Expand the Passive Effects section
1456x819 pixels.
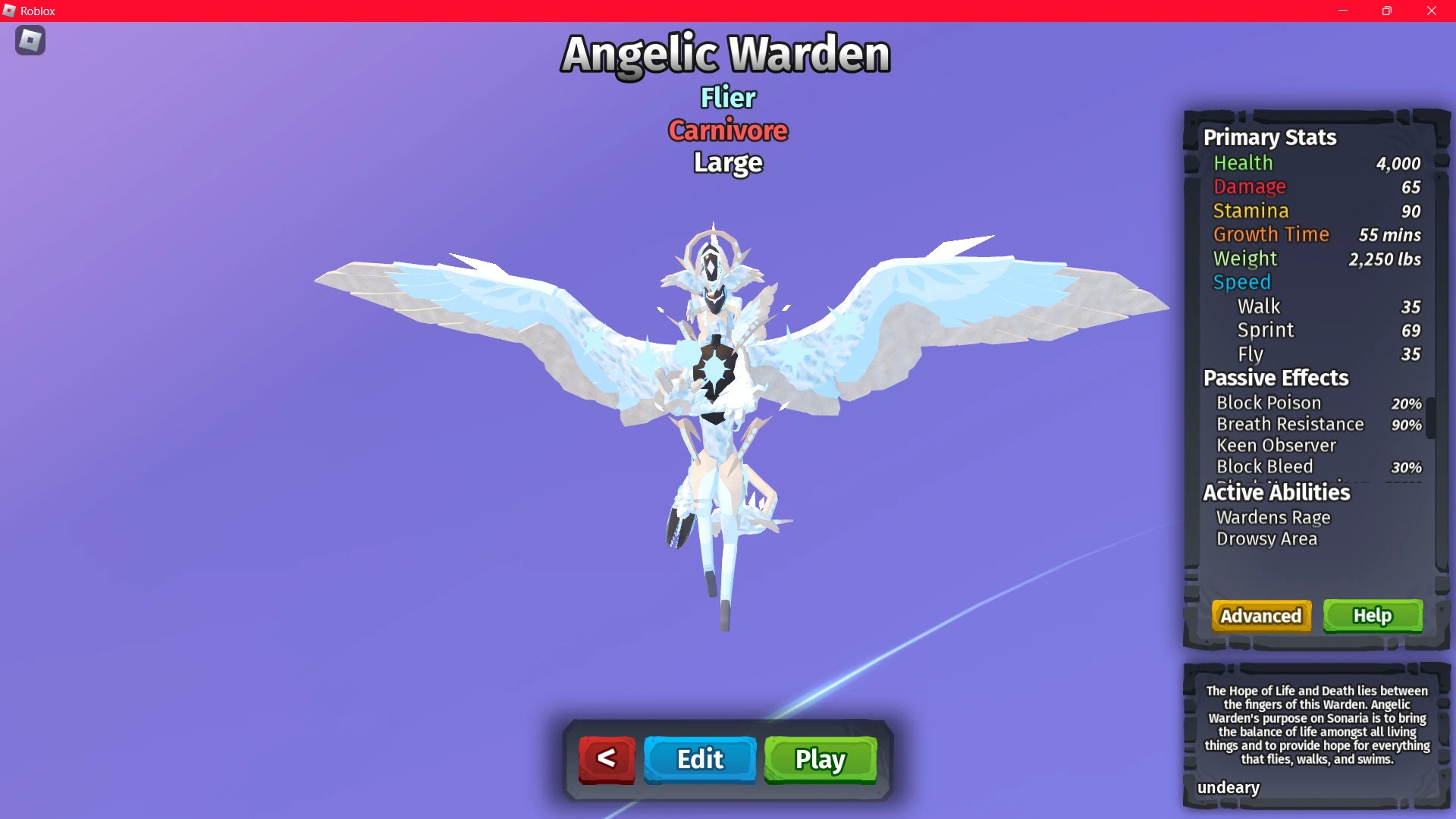point(1275,378)
